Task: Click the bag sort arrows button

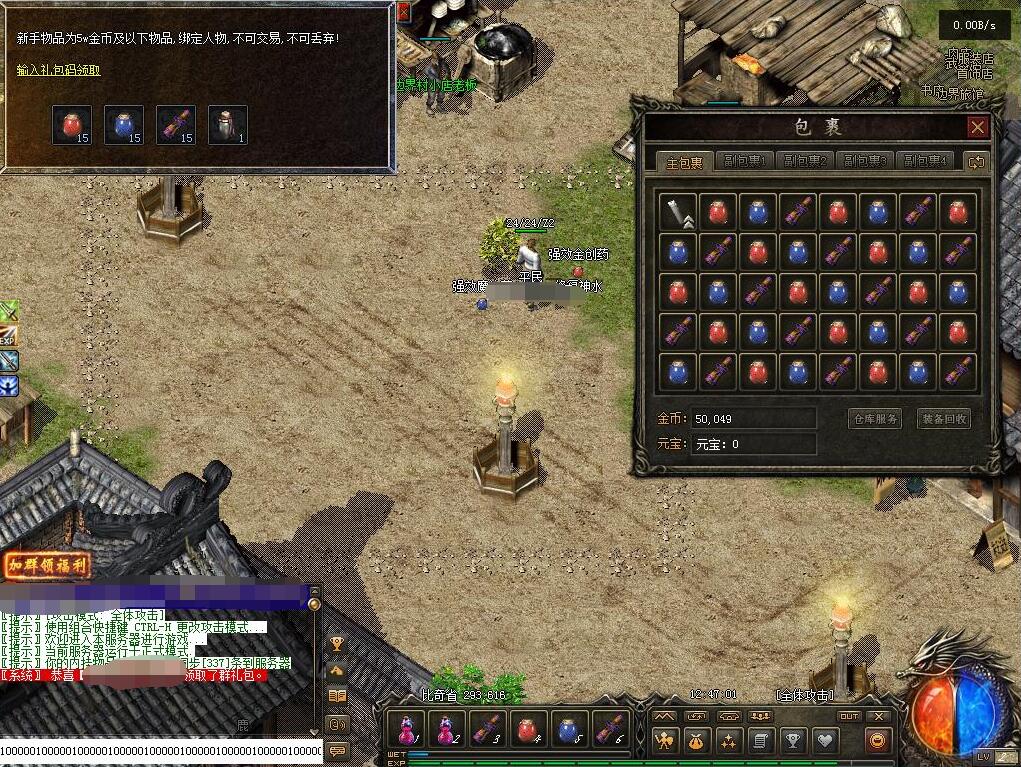Action: pyautogui.click(x=975, y=161)
